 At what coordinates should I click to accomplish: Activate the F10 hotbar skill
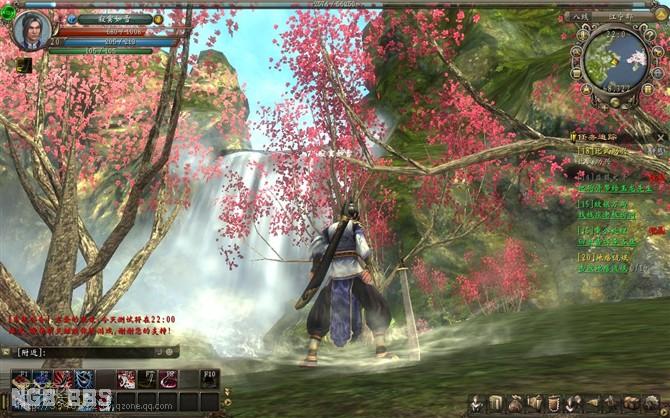pos(209,378)
